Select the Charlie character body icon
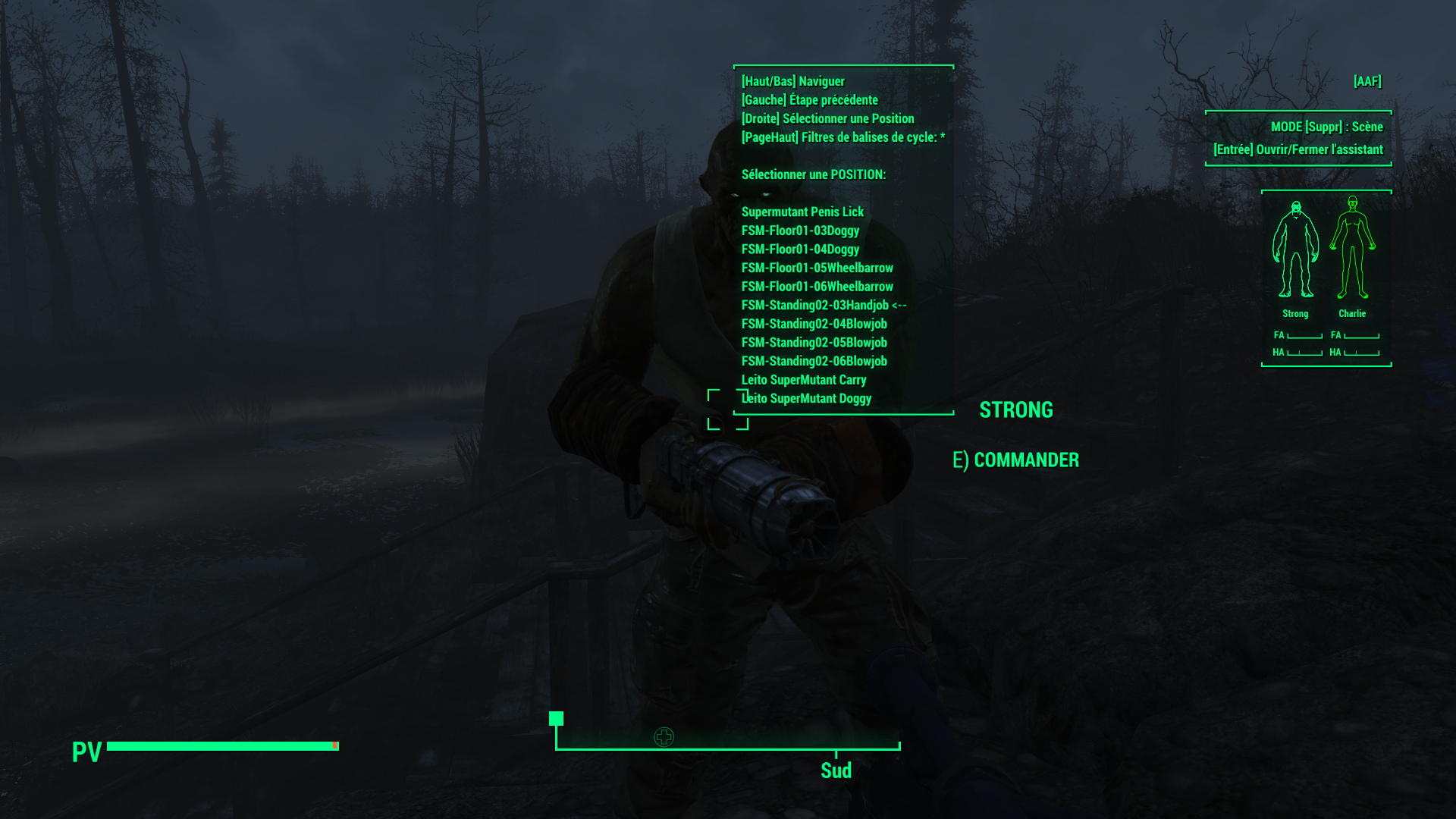 point(1353,254)
